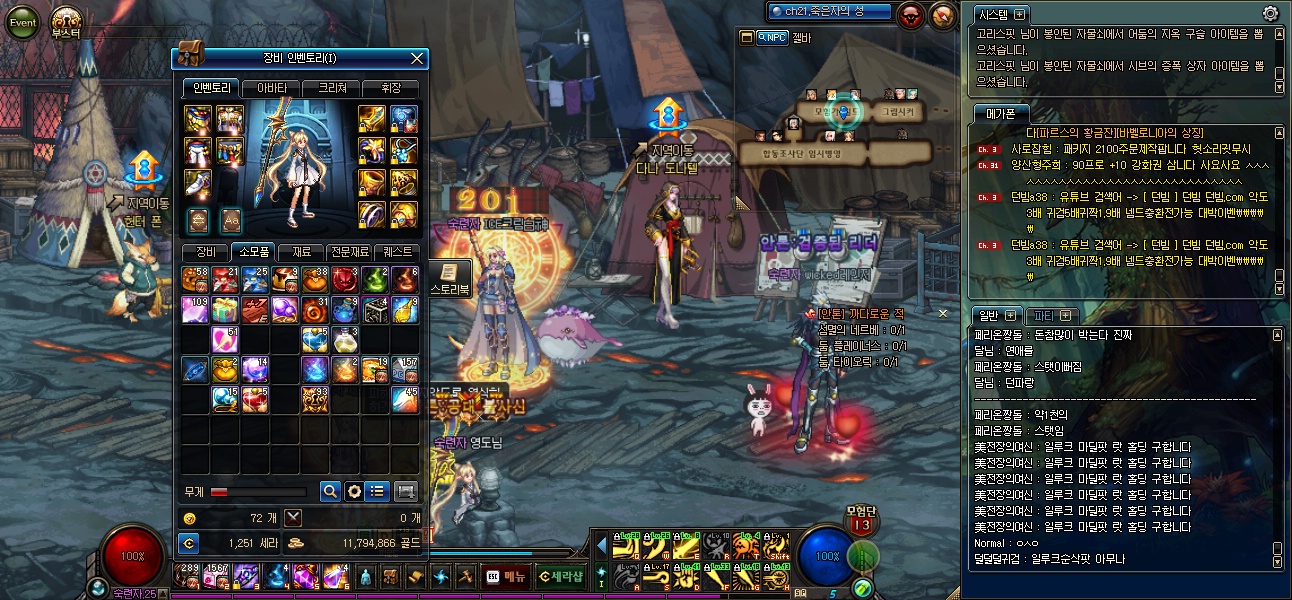Select the 휘장 tab
1292x600 pixels.
389,88
